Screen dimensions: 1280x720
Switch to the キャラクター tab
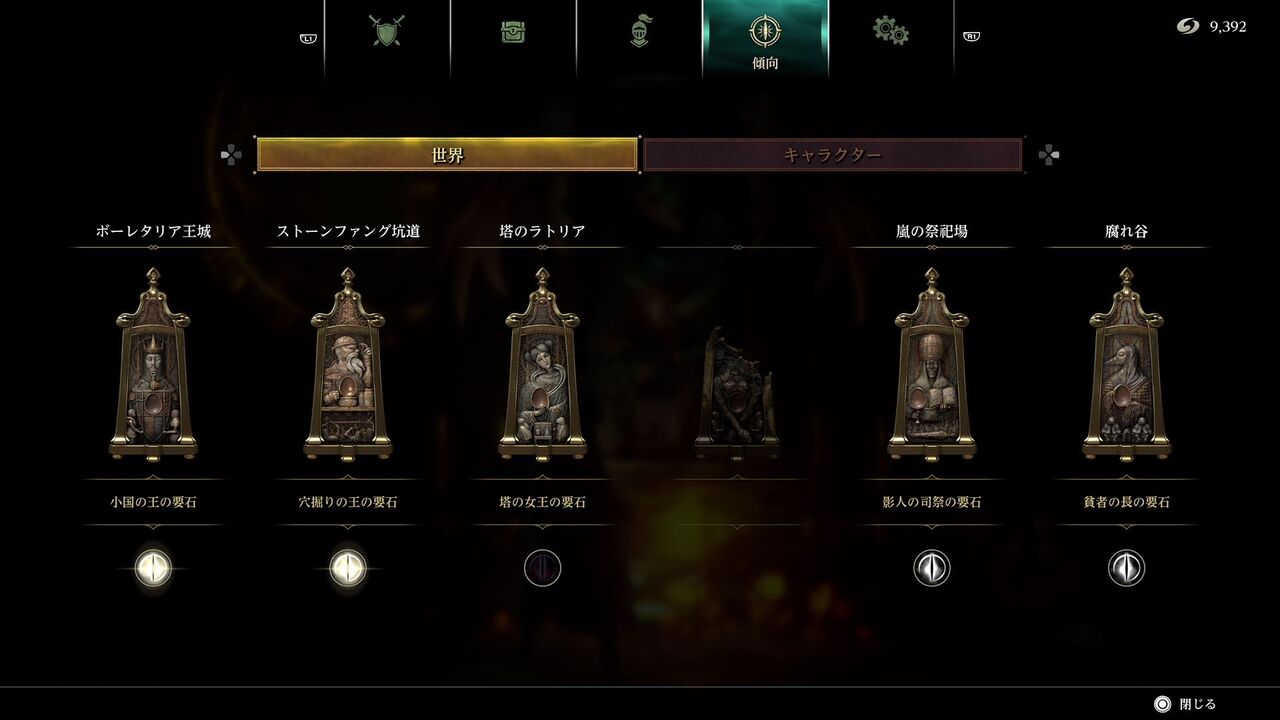(830, 152)
